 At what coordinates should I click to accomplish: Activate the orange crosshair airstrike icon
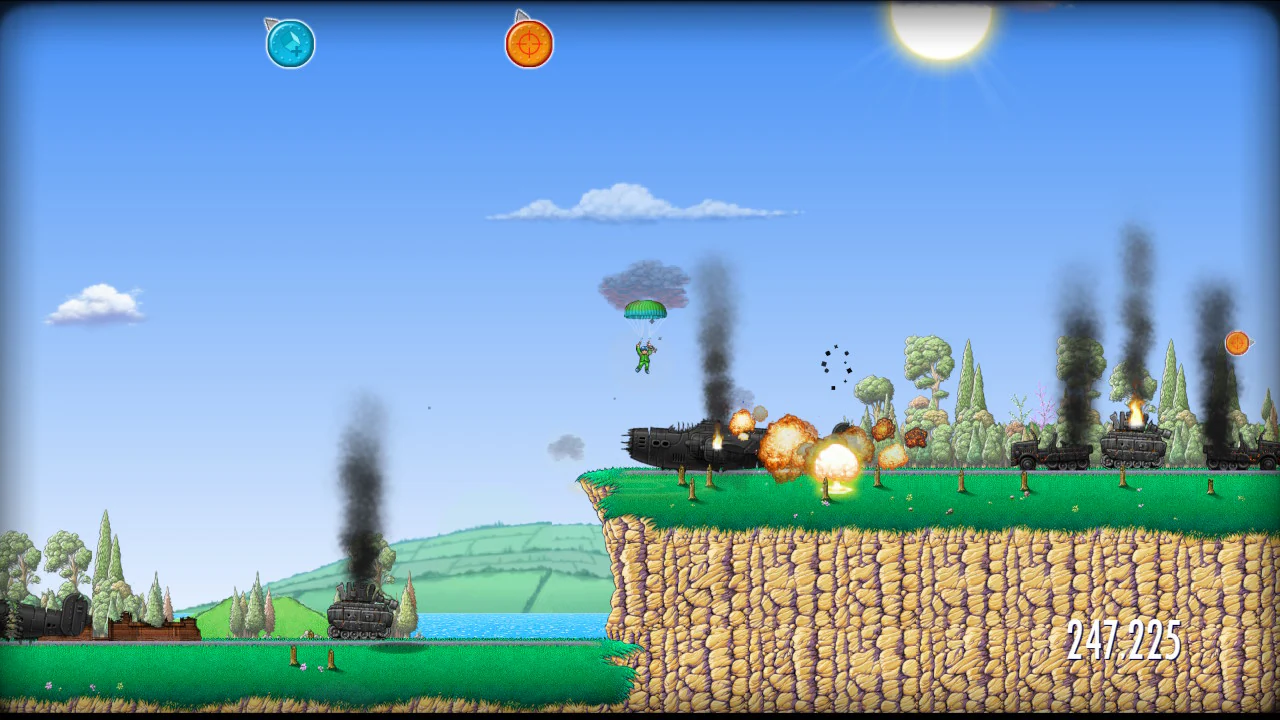click(527, 42)
